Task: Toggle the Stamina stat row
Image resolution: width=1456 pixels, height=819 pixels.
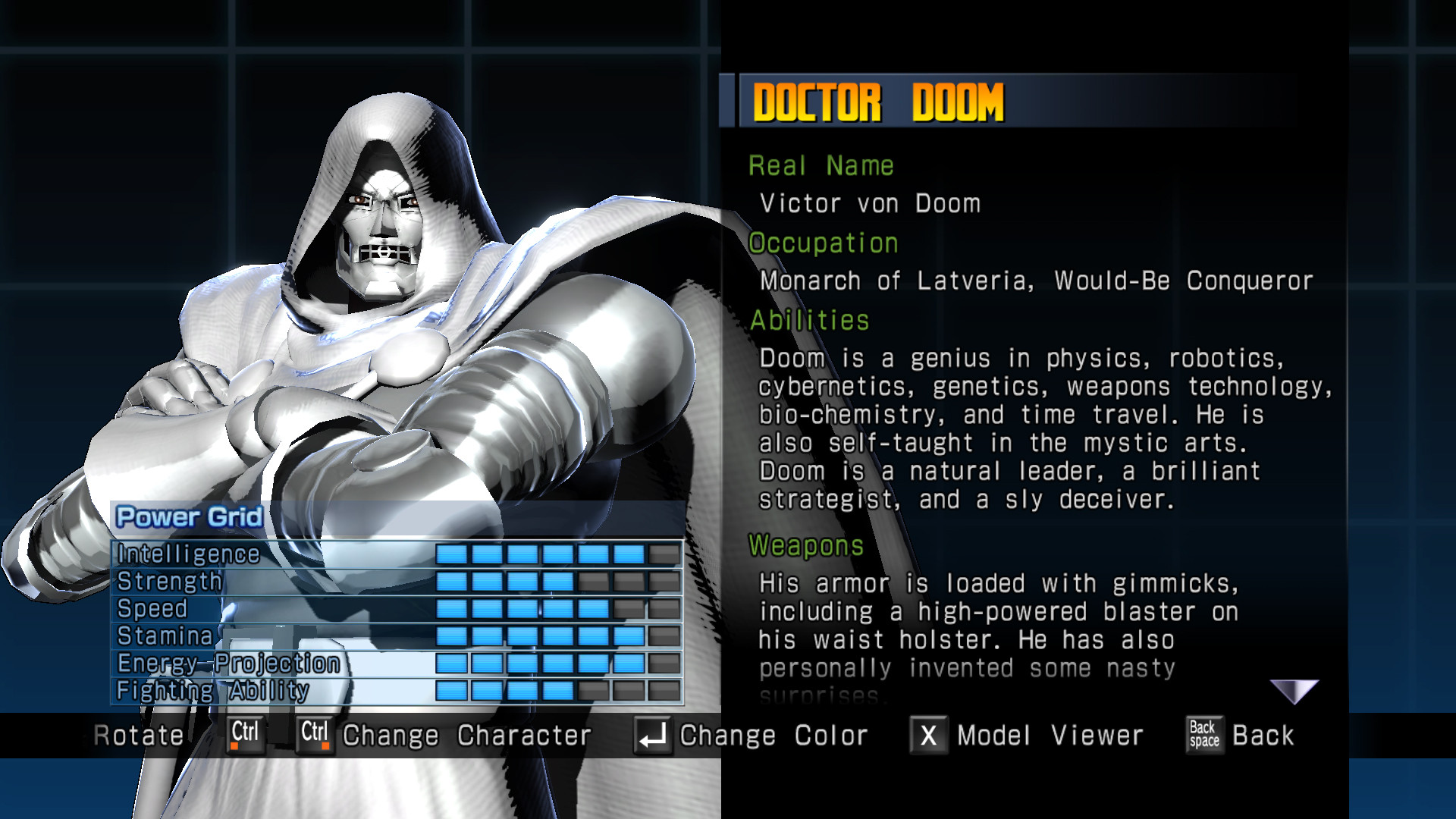Action: click(164, 636)
